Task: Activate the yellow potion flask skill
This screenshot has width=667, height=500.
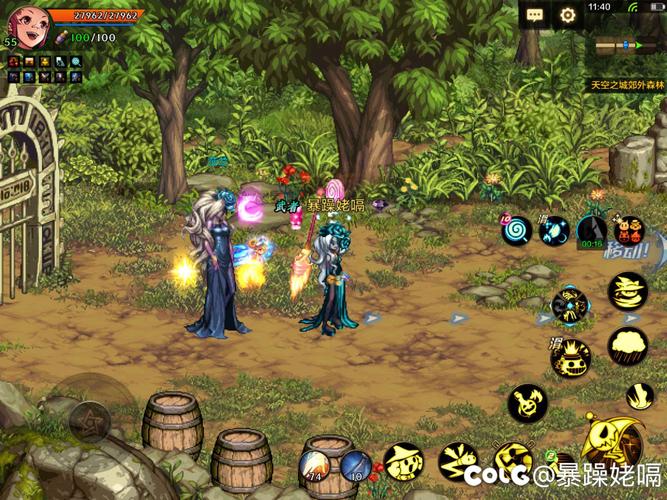Action: tap(527, 402)
